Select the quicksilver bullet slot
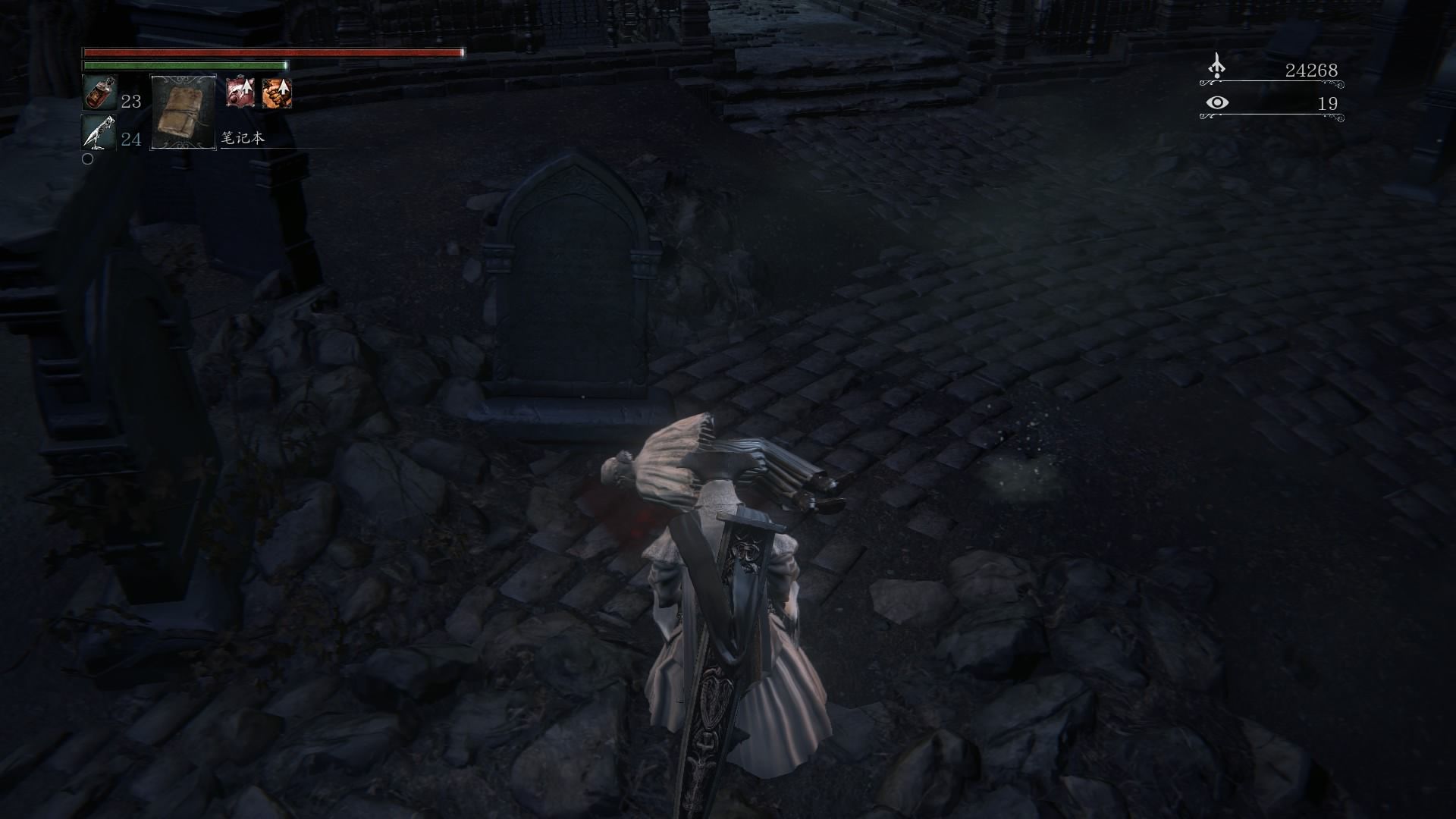The image size is (1456, 819). pos(99,133)
